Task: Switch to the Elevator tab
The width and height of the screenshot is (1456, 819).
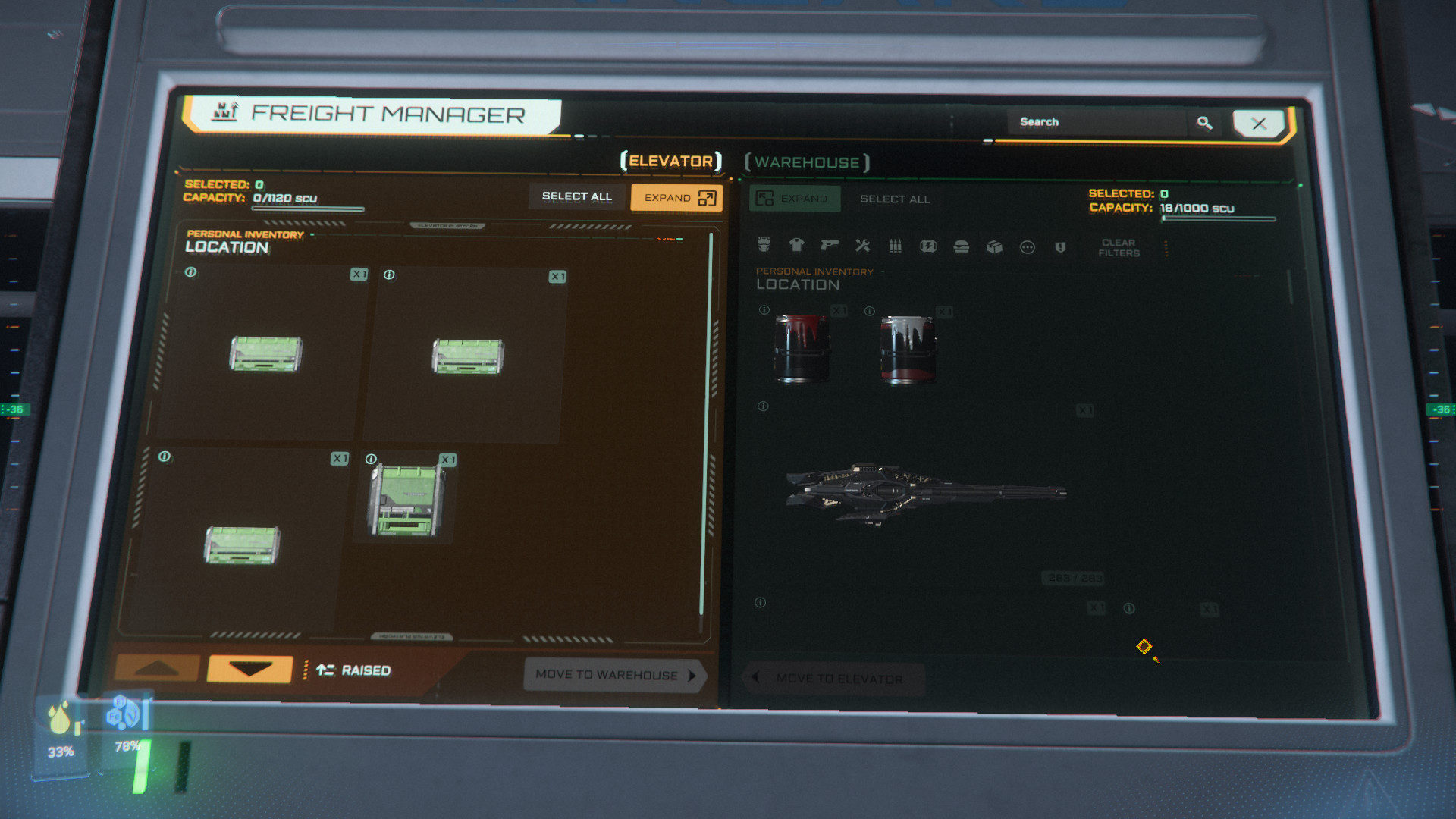Action: pyautogui.click(x=671, y=161)
